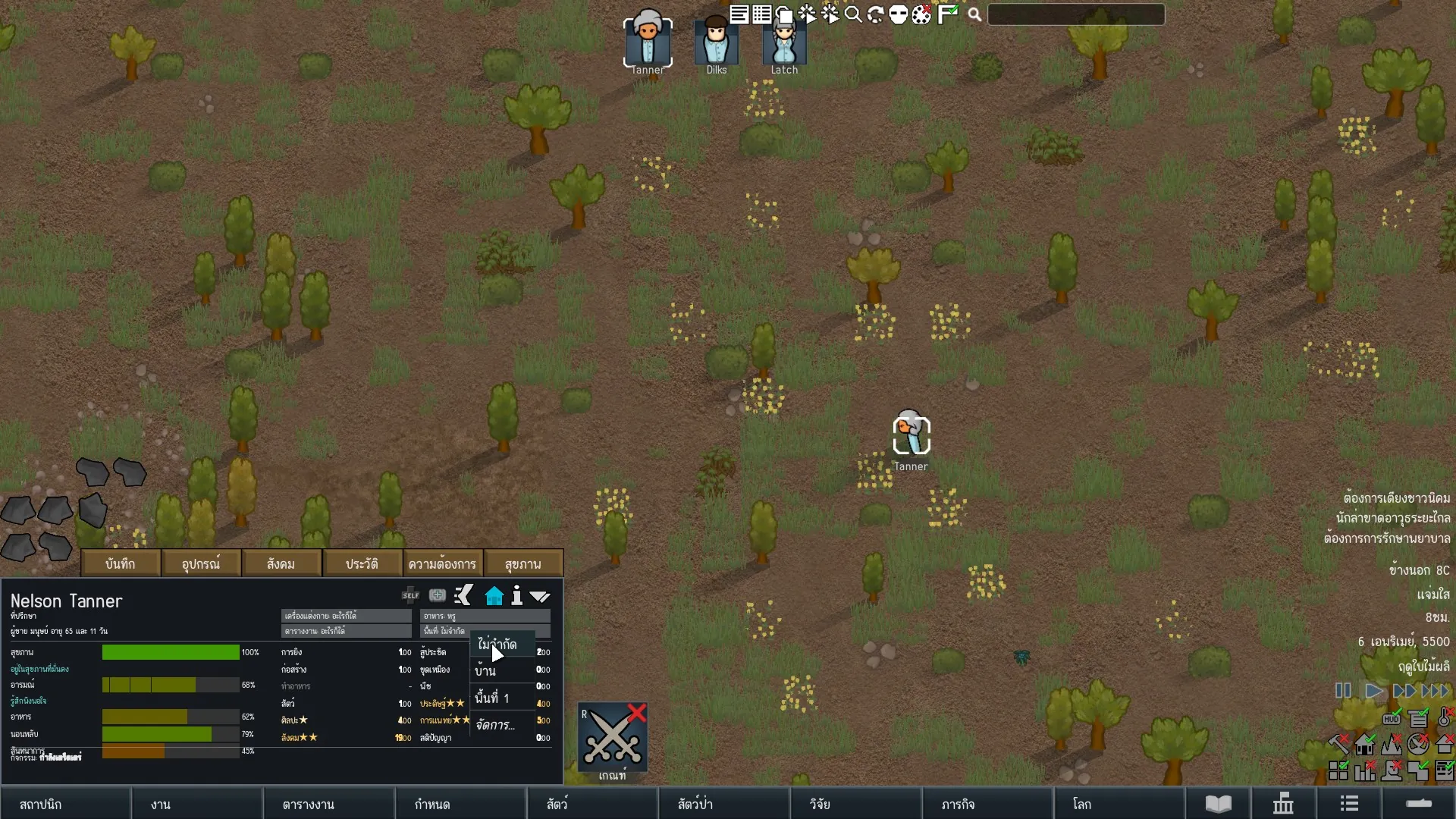
Task: Click the search text box at top
Action: pos(1076,14)
